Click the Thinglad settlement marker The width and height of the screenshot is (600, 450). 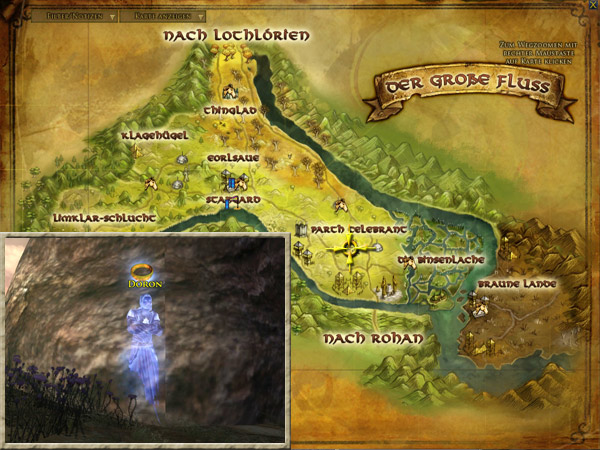coord(228,90)
